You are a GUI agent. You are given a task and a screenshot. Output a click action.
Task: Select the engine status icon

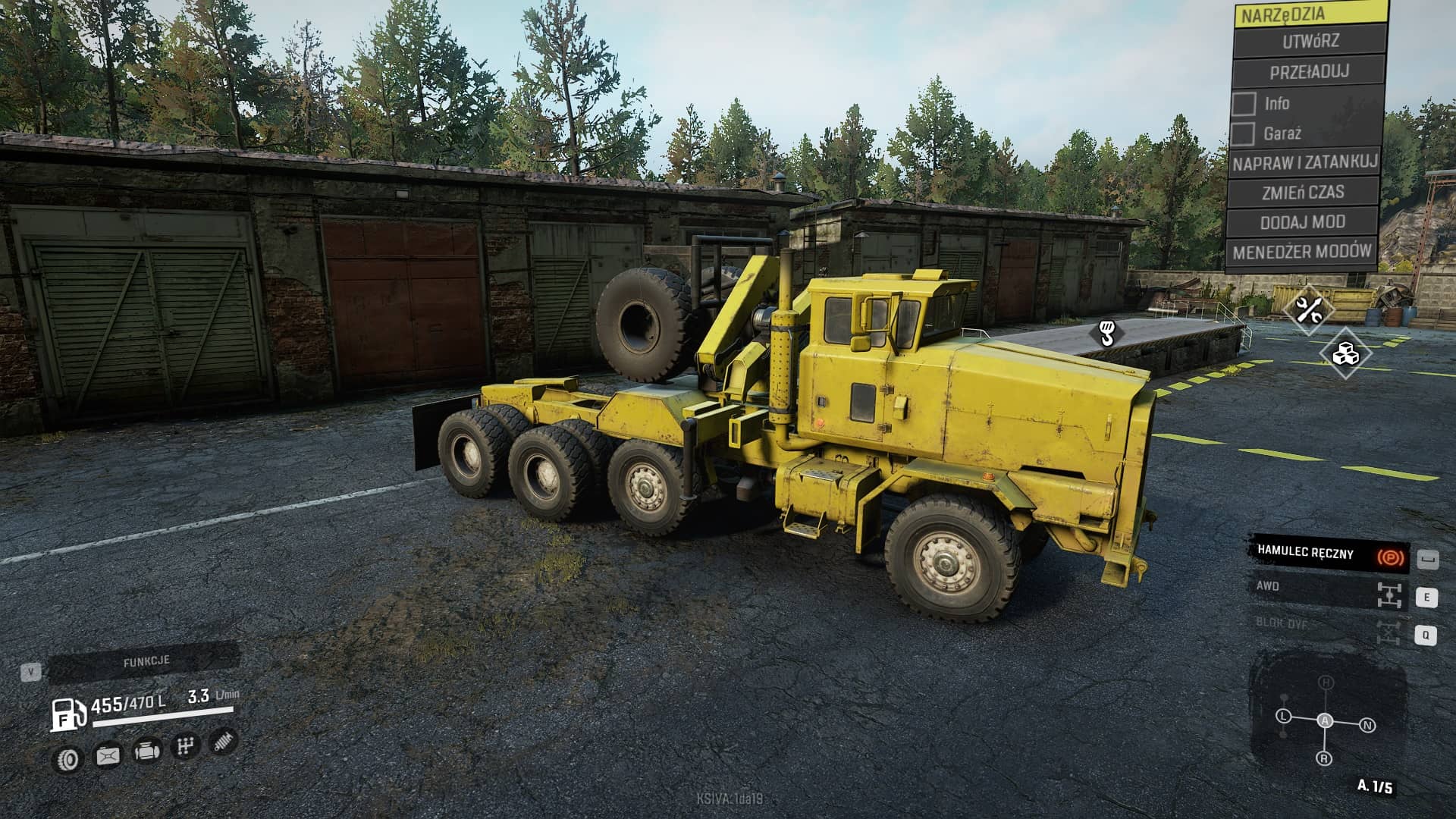(146, 752)
